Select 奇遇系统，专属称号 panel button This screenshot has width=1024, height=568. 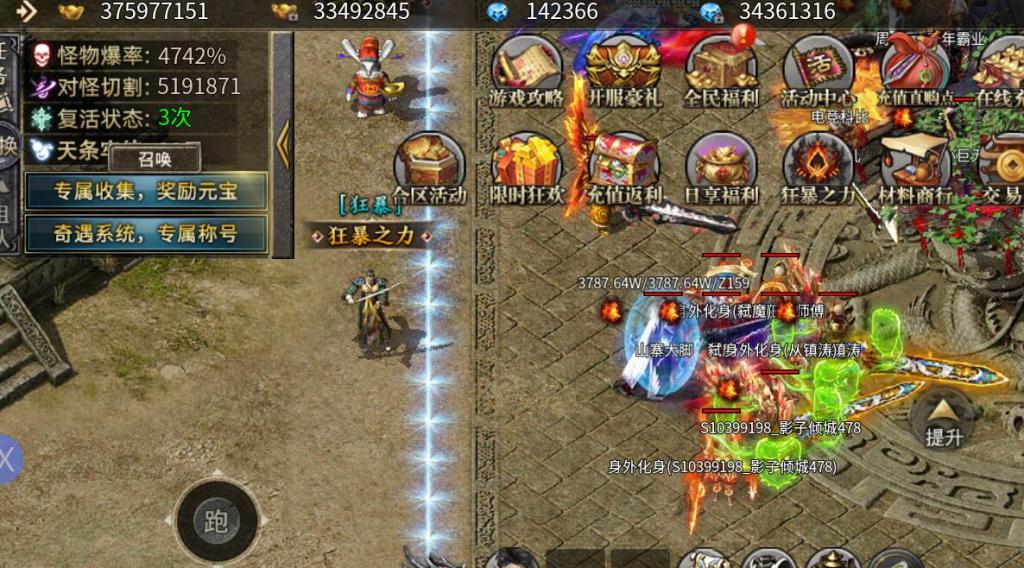tap(146, 234)
